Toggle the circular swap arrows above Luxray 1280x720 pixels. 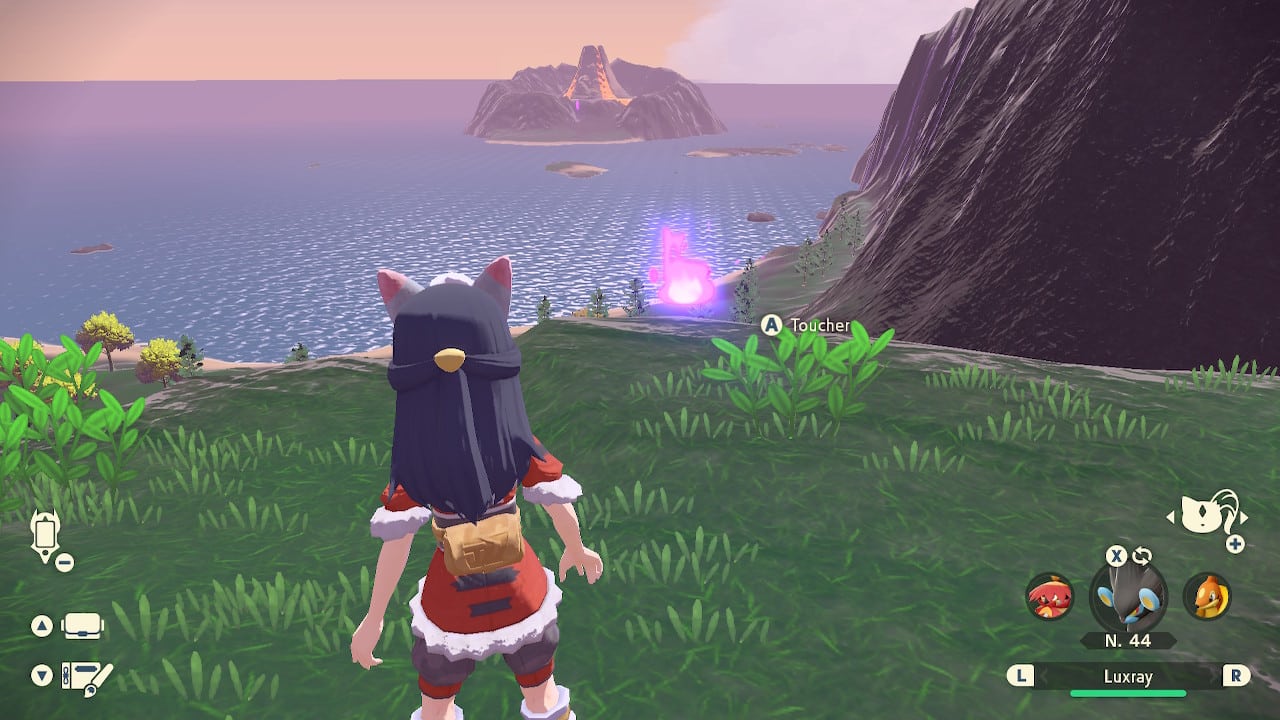coord(1142,556)
